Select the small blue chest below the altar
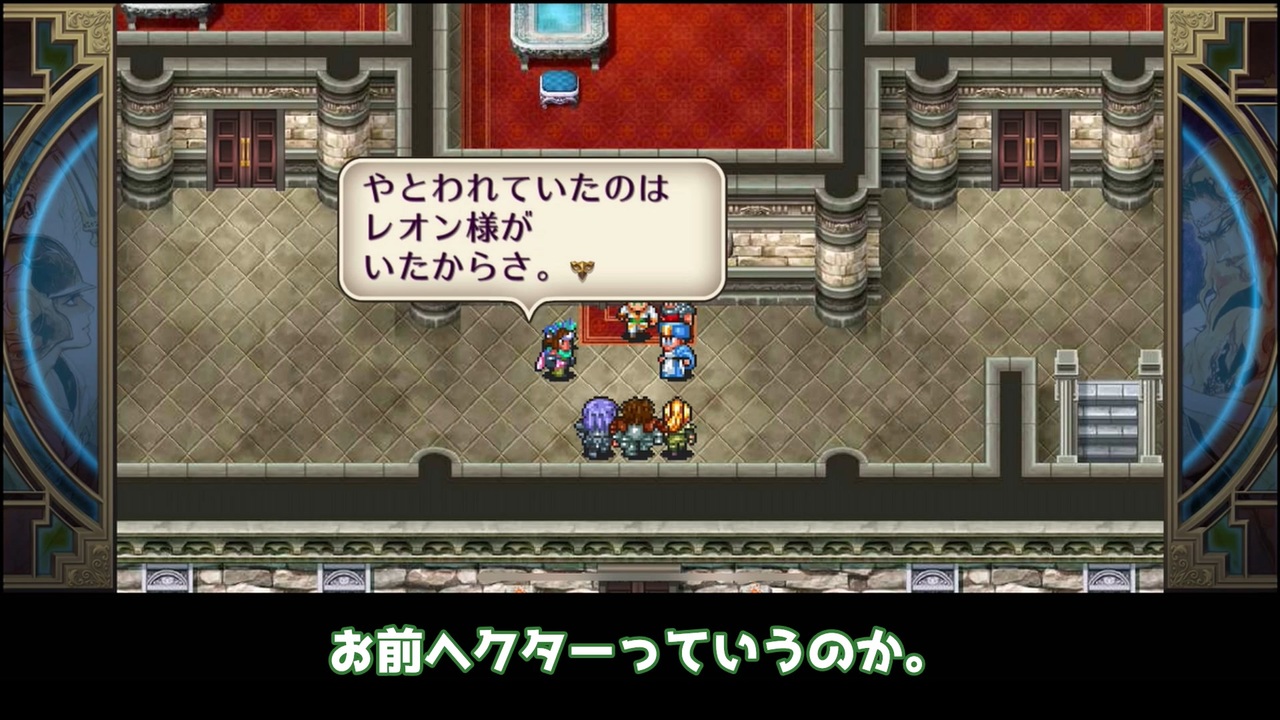Image resolution: width=1280 pixels, height=720 pixels. point(557,92)
